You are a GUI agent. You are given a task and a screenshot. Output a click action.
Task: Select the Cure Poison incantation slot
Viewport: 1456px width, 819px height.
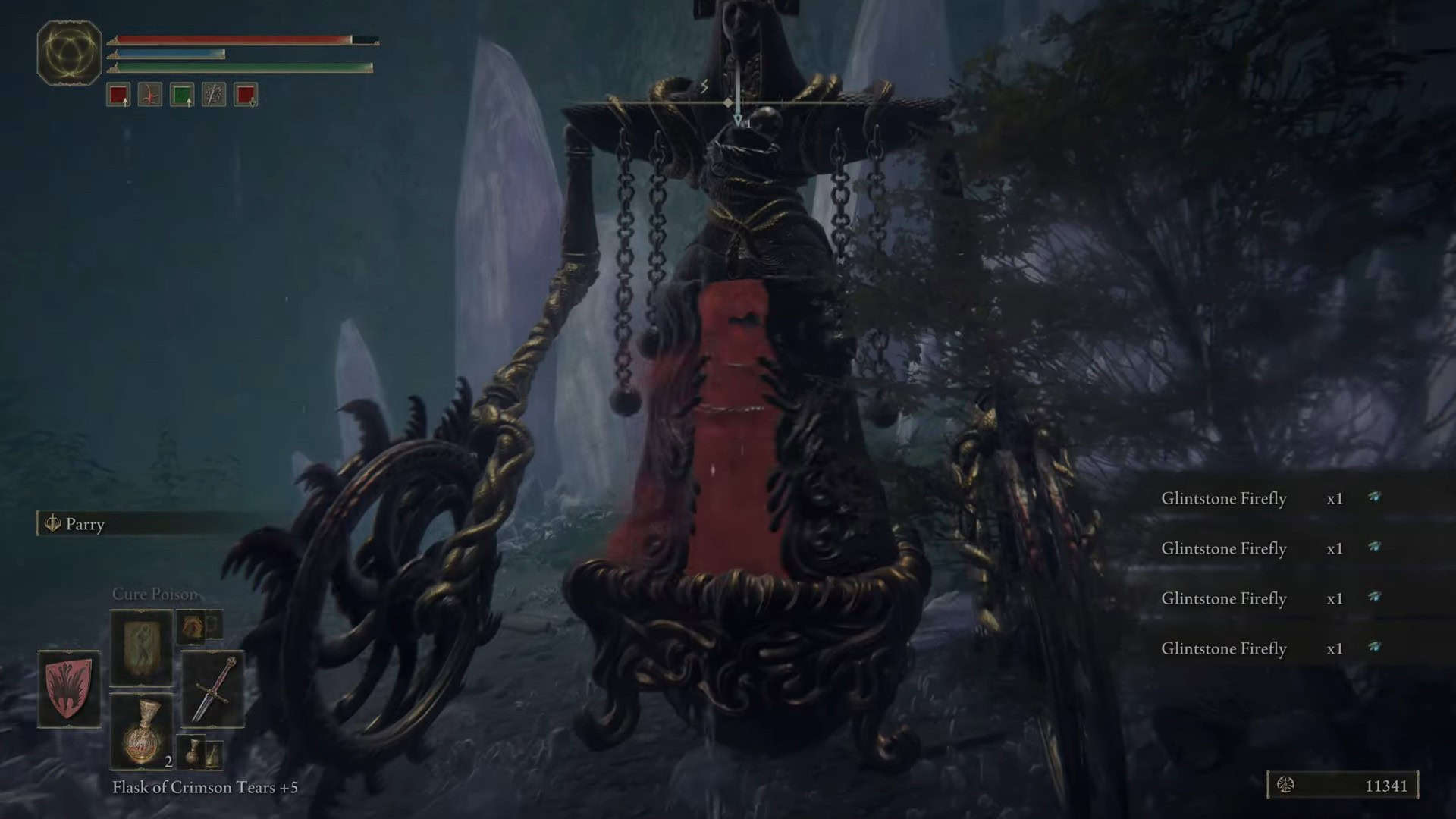[142, 647]
